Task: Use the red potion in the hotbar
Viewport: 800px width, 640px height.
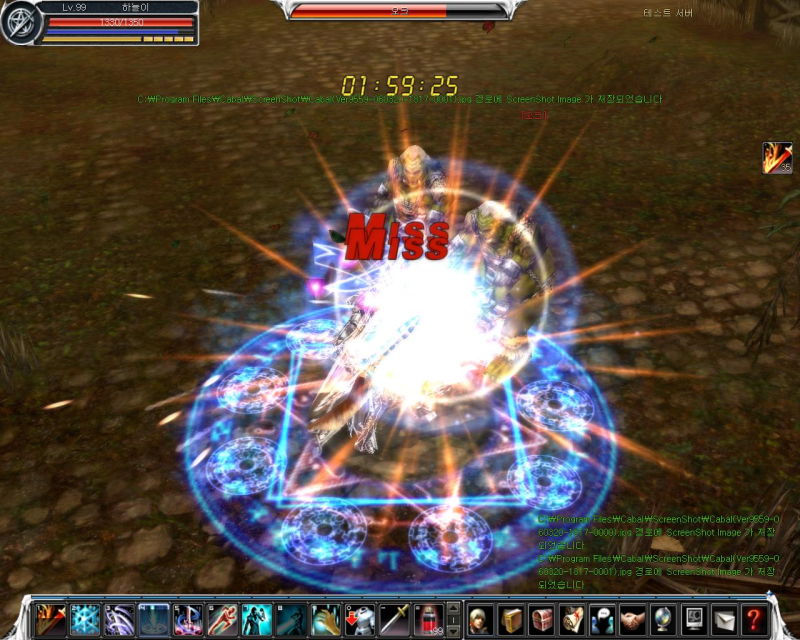Action: click(427, 619)
